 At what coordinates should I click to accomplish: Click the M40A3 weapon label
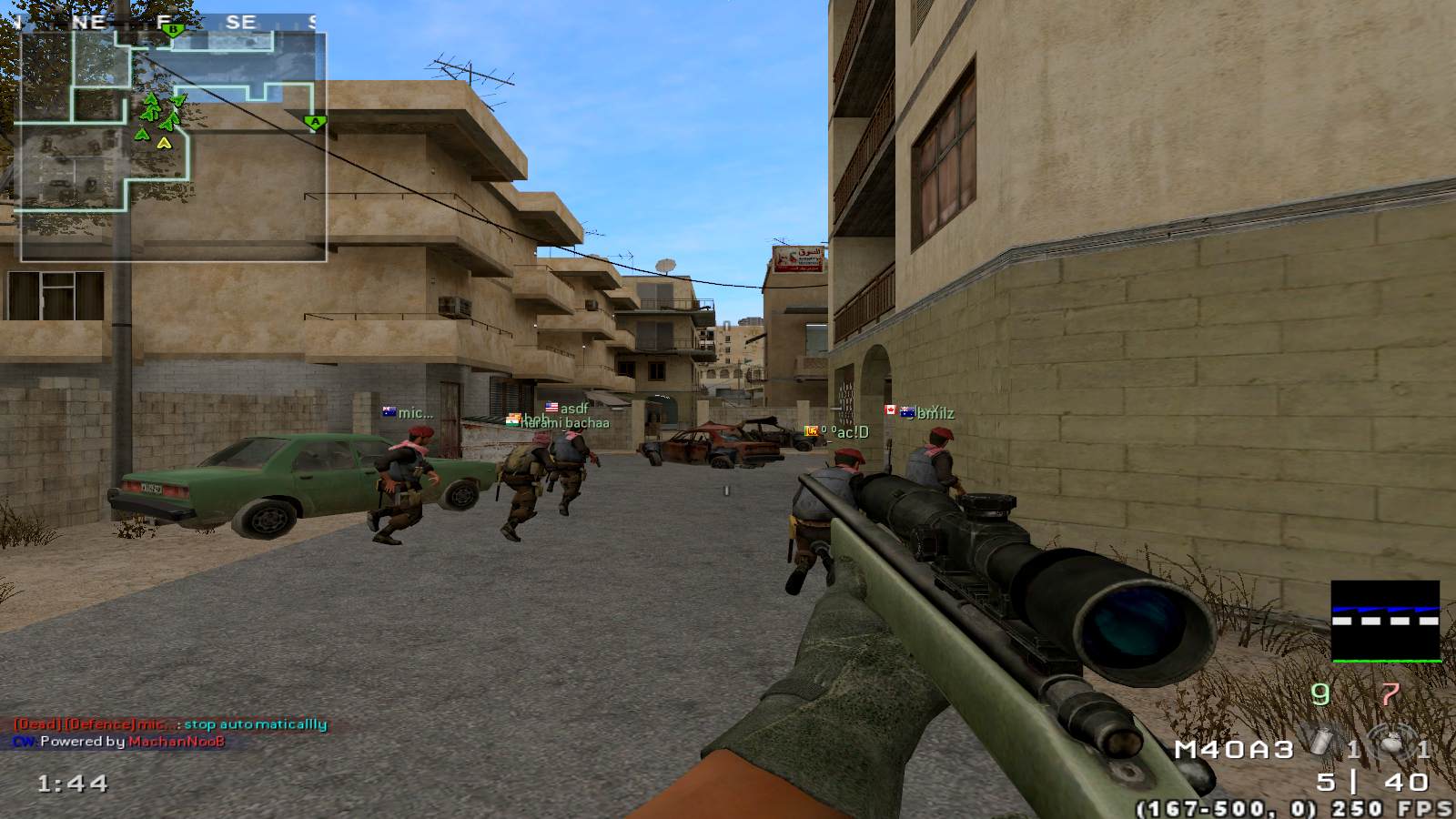click(x=1234, y=749)
